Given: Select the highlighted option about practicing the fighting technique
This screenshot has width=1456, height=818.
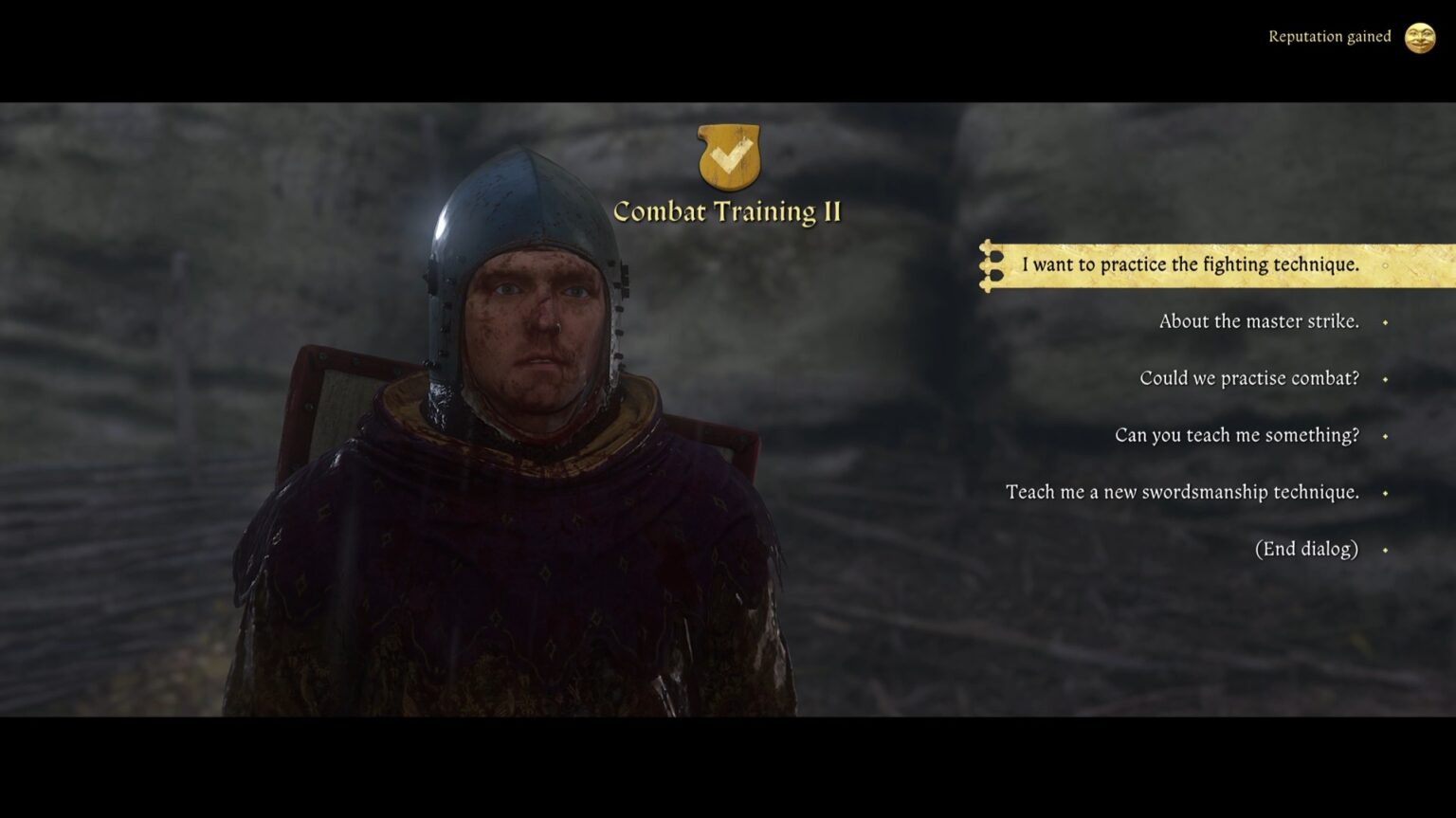Looking at the screenshot, I should 1188,265.
